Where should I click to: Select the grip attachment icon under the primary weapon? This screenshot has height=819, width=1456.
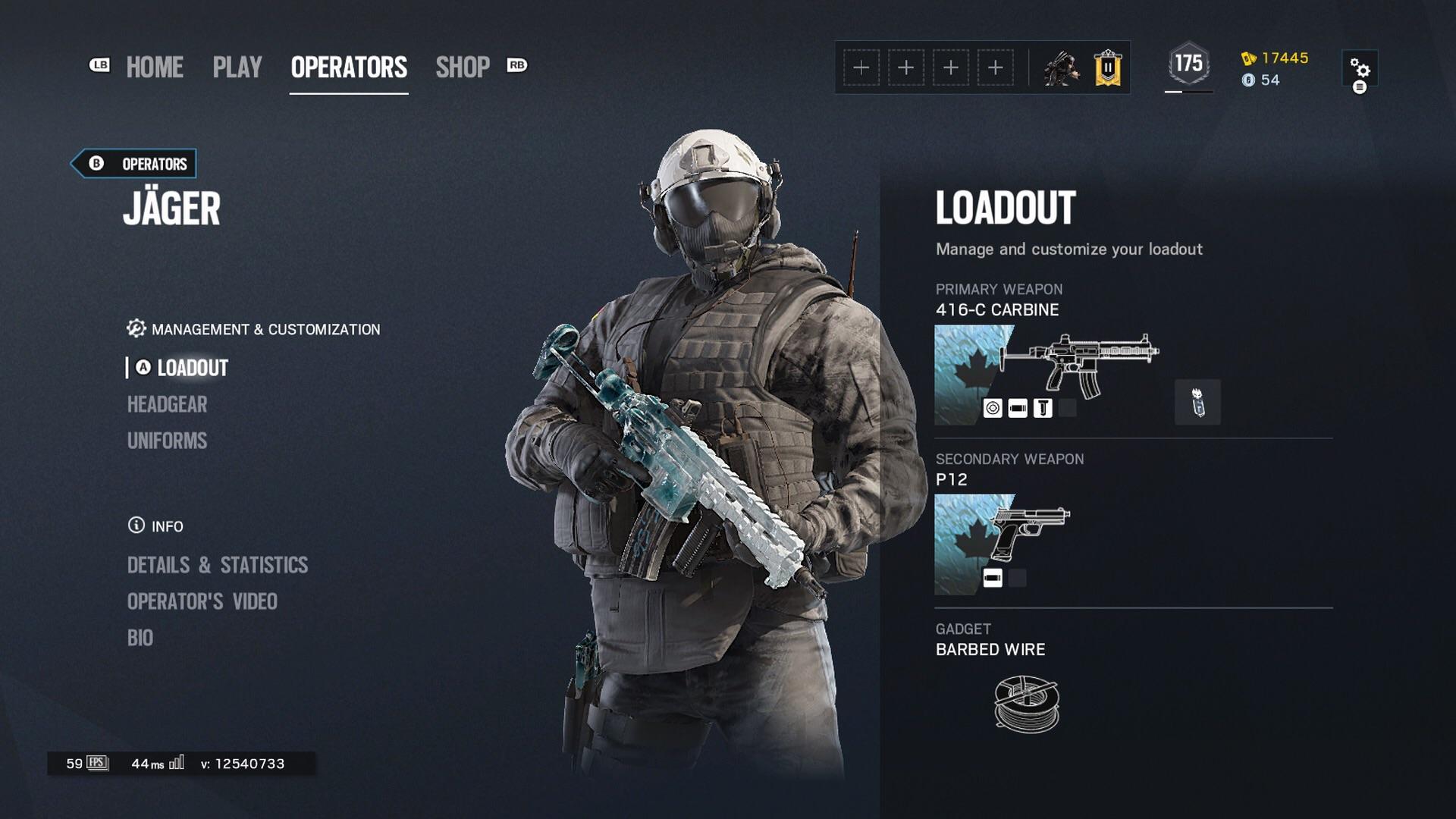pyautogui.click(x=1043, y=409)
